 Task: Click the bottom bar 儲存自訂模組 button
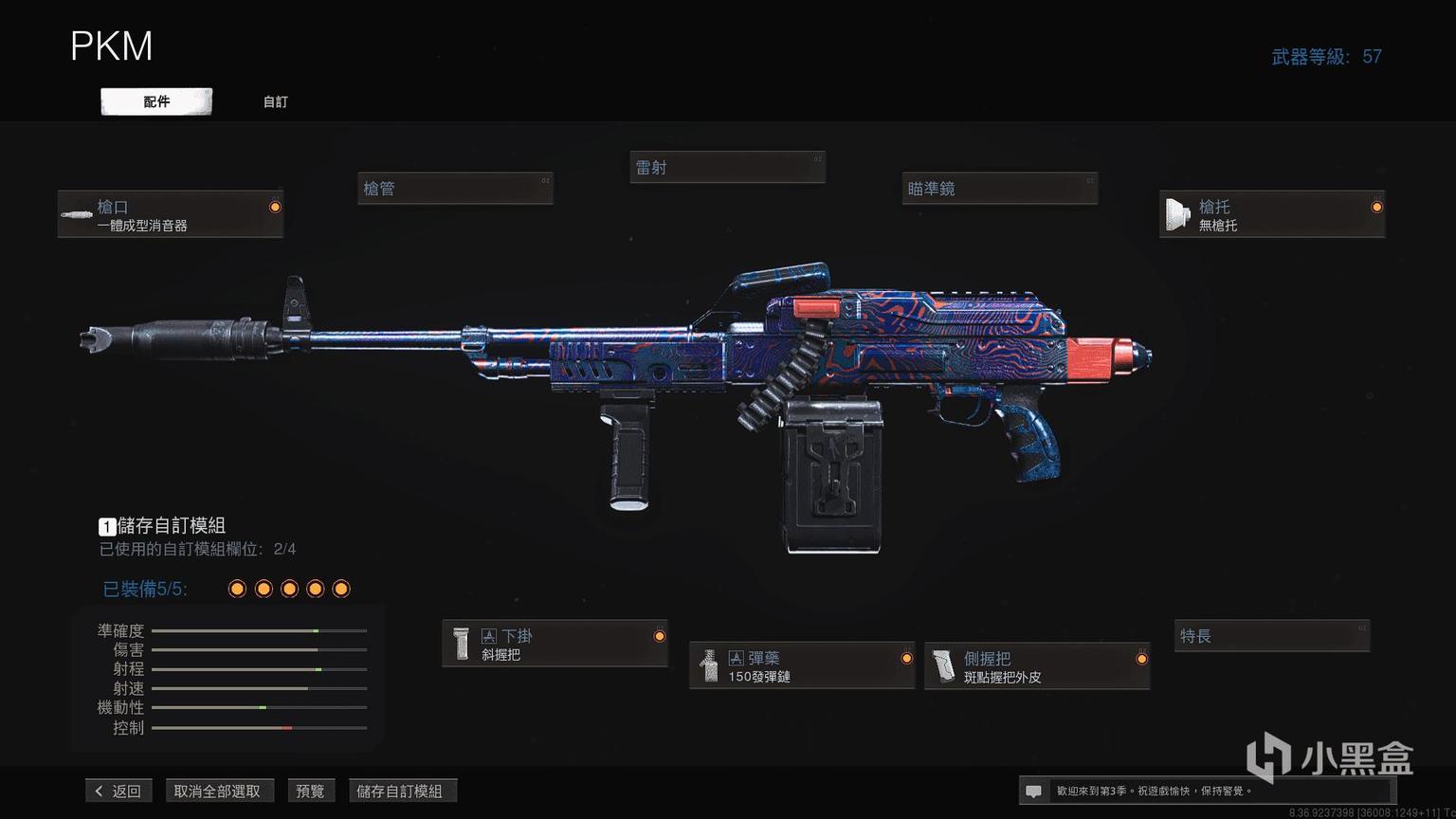pos(399,791)
